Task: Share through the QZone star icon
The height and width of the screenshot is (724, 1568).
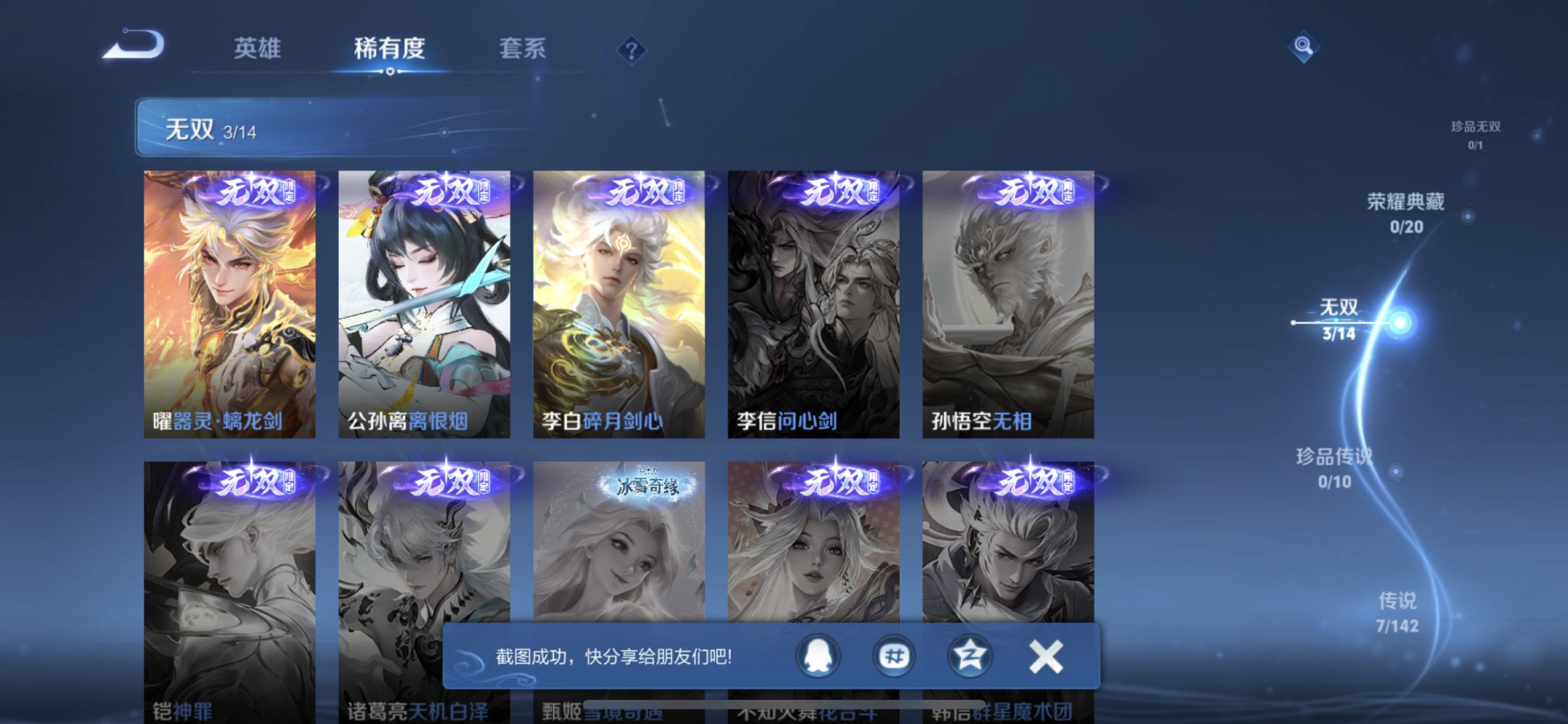Action: 971,656
